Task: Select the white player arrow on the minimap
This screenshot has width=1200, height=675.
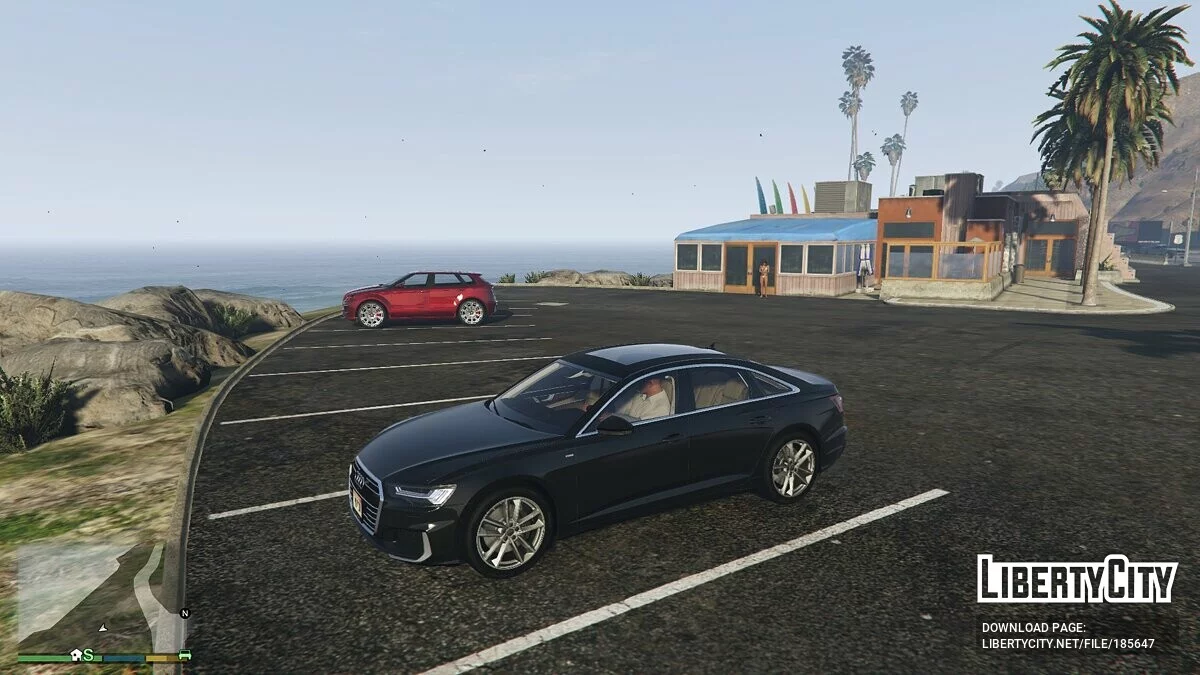Action: pyautogui.click(x=102, y=628)
